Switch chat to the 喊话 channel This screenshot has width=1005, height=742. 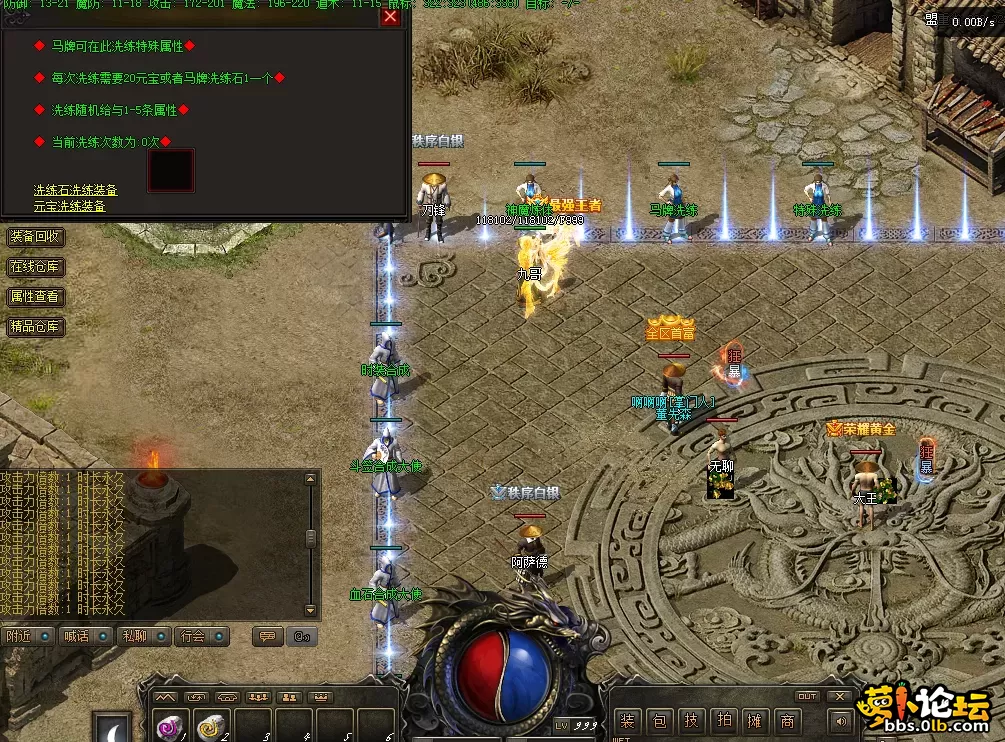[x=86, y=636]
